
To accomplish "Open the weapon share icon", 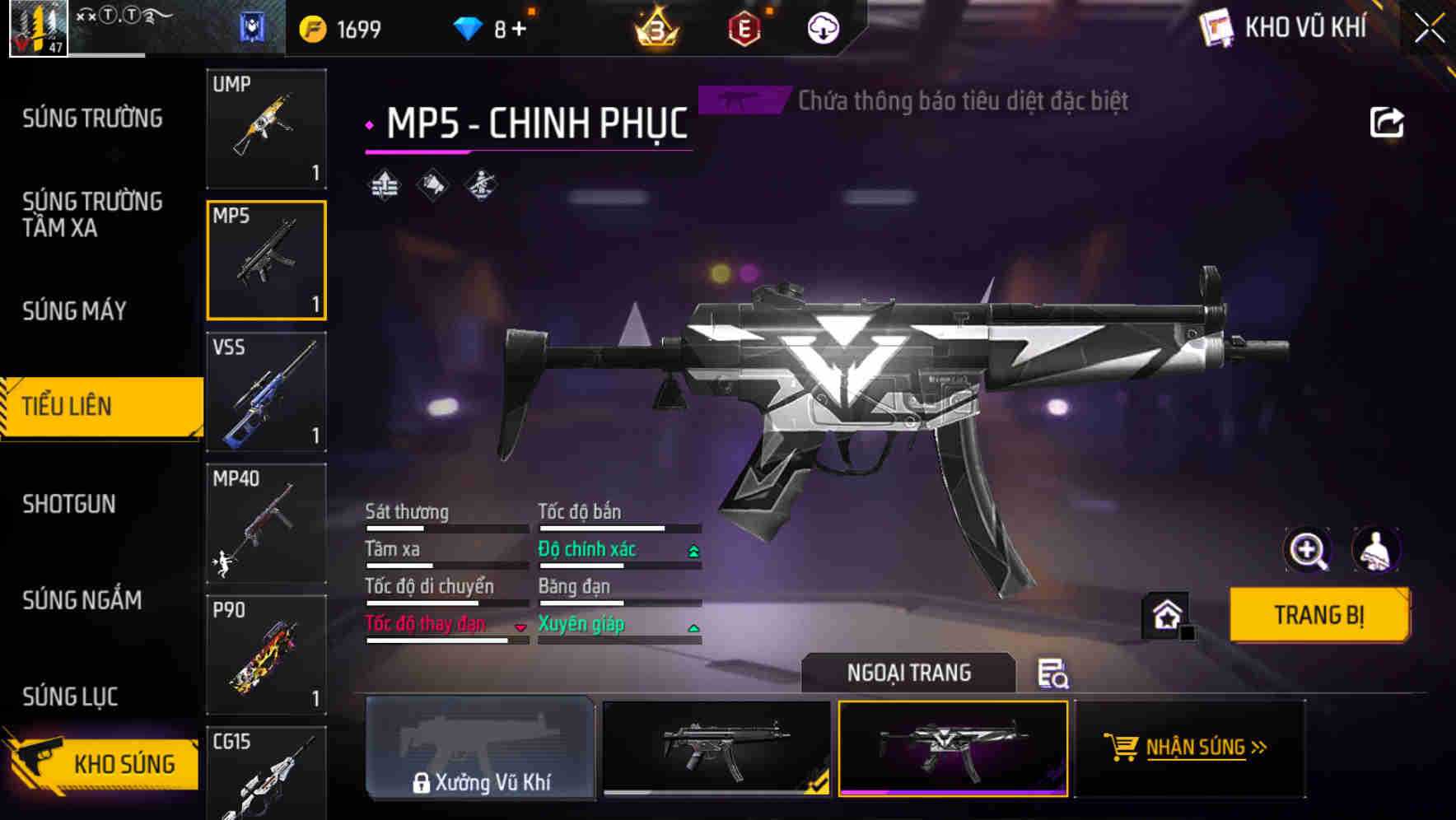I will coord(1387,121).
